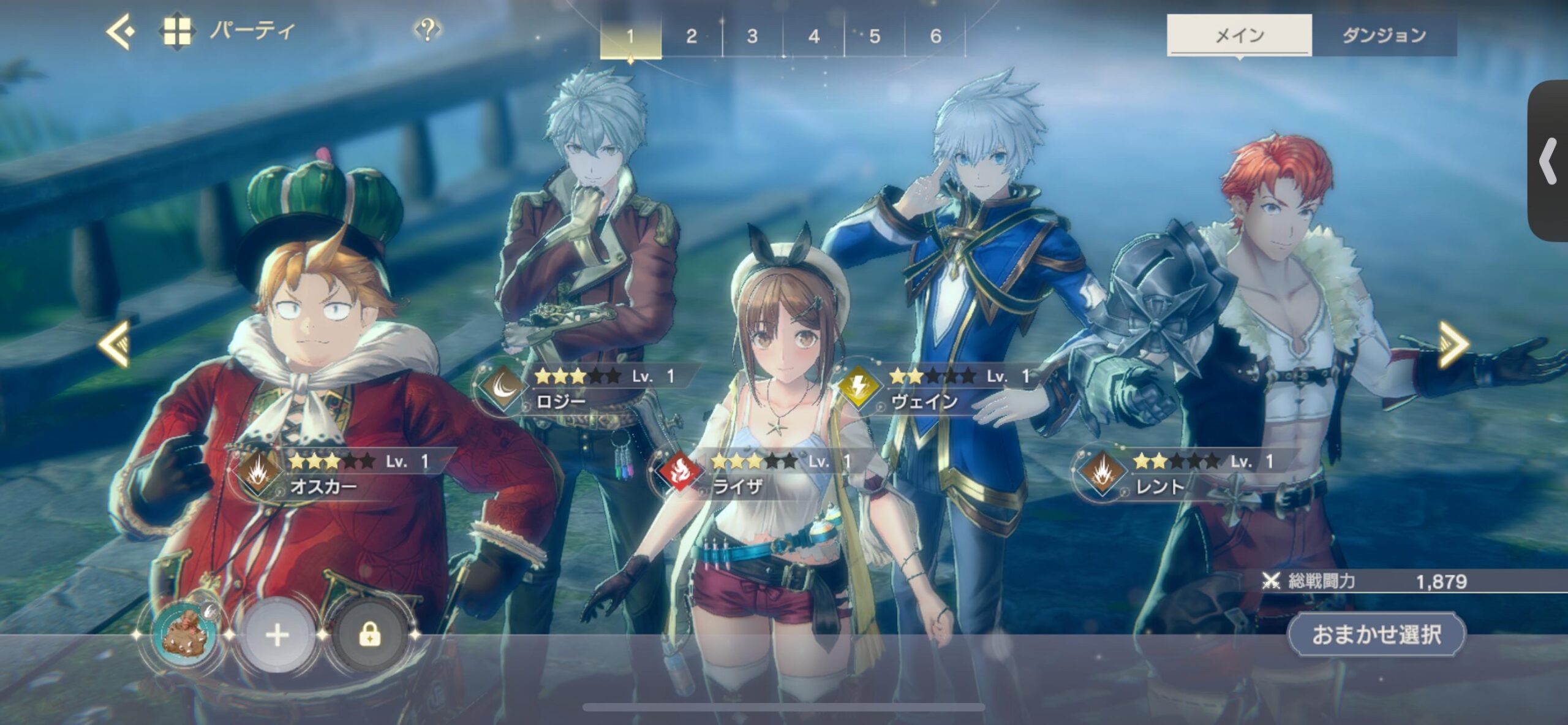Choose ライザ character plate

tap(759, 474)
